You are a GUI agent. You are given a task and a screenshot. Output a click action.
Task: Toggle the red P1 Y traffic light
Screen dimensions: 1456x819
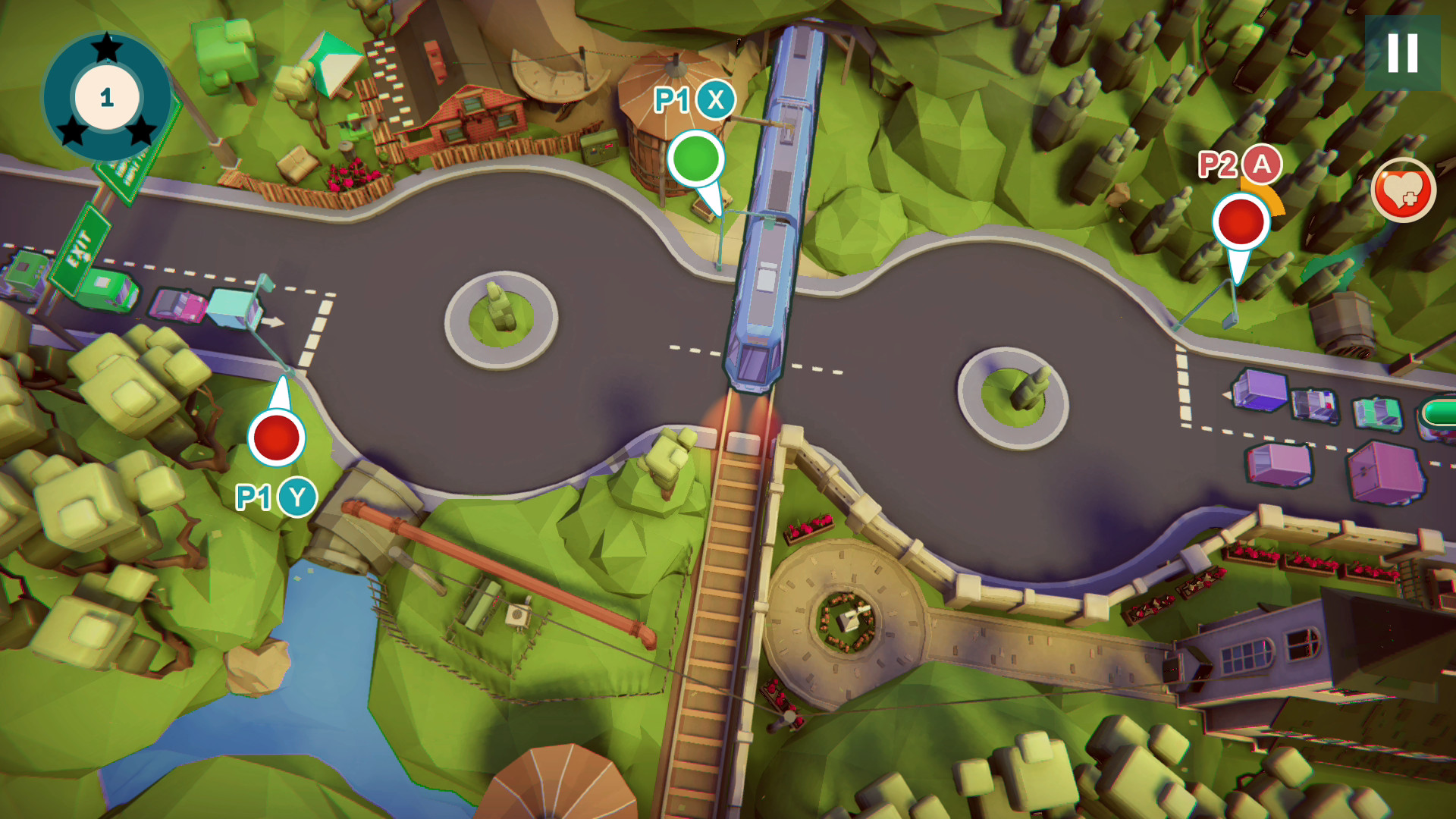pos(277,437)
